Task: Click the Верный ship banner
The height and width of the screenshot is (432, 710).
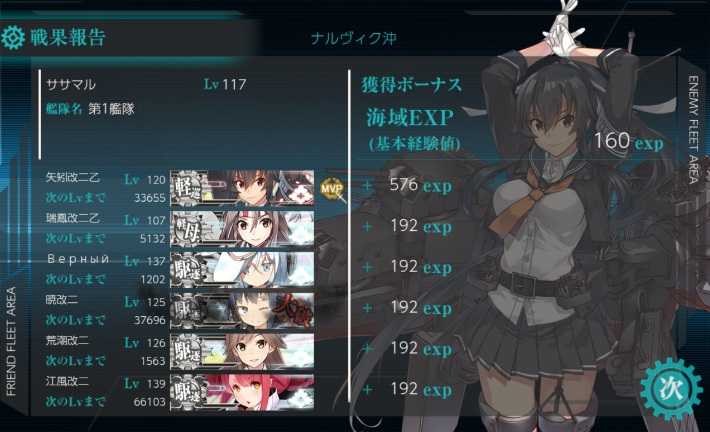Action: coord(242,268)
